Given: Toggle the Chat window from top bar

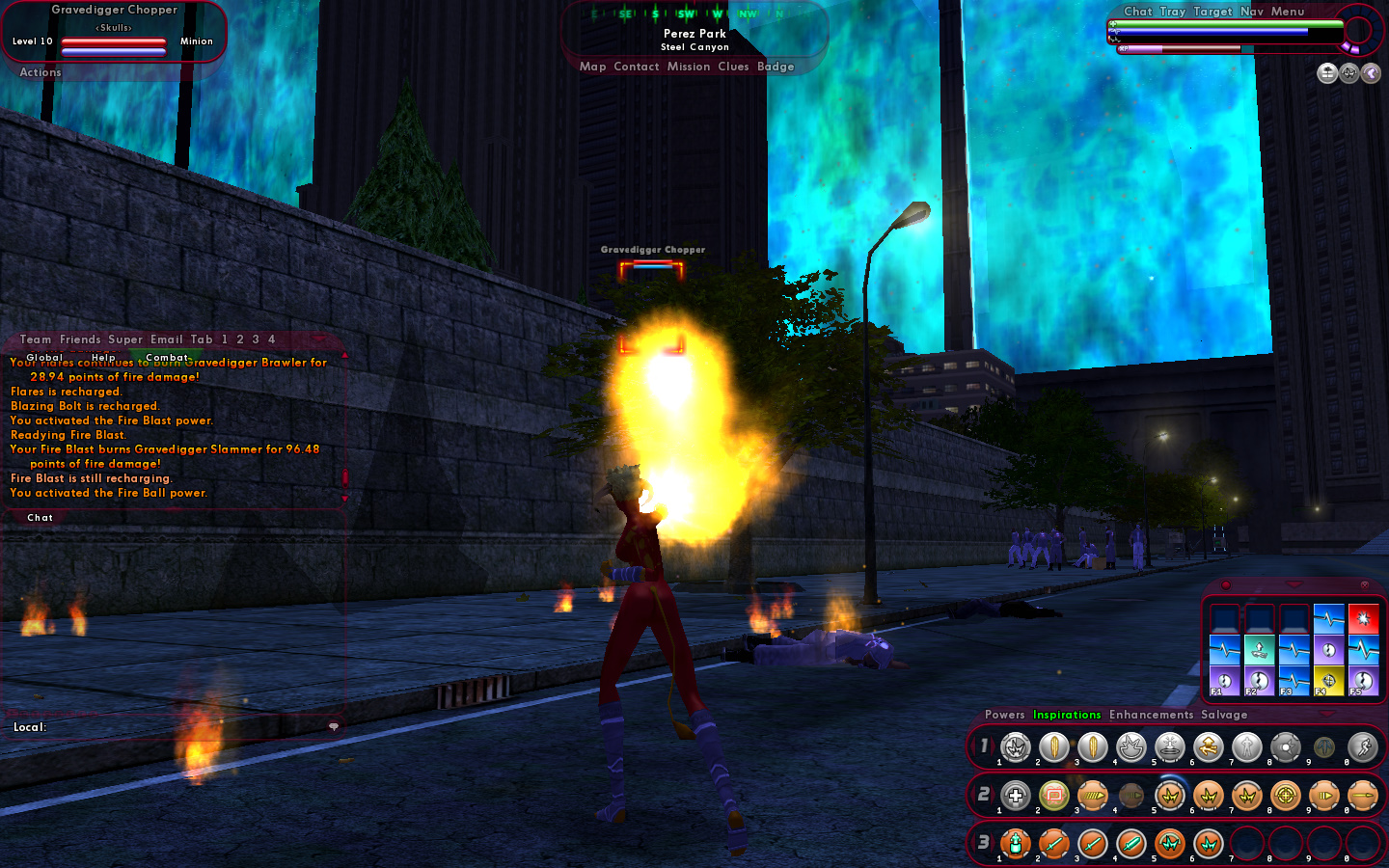Looking at the screenshot, I should 1137,12.
